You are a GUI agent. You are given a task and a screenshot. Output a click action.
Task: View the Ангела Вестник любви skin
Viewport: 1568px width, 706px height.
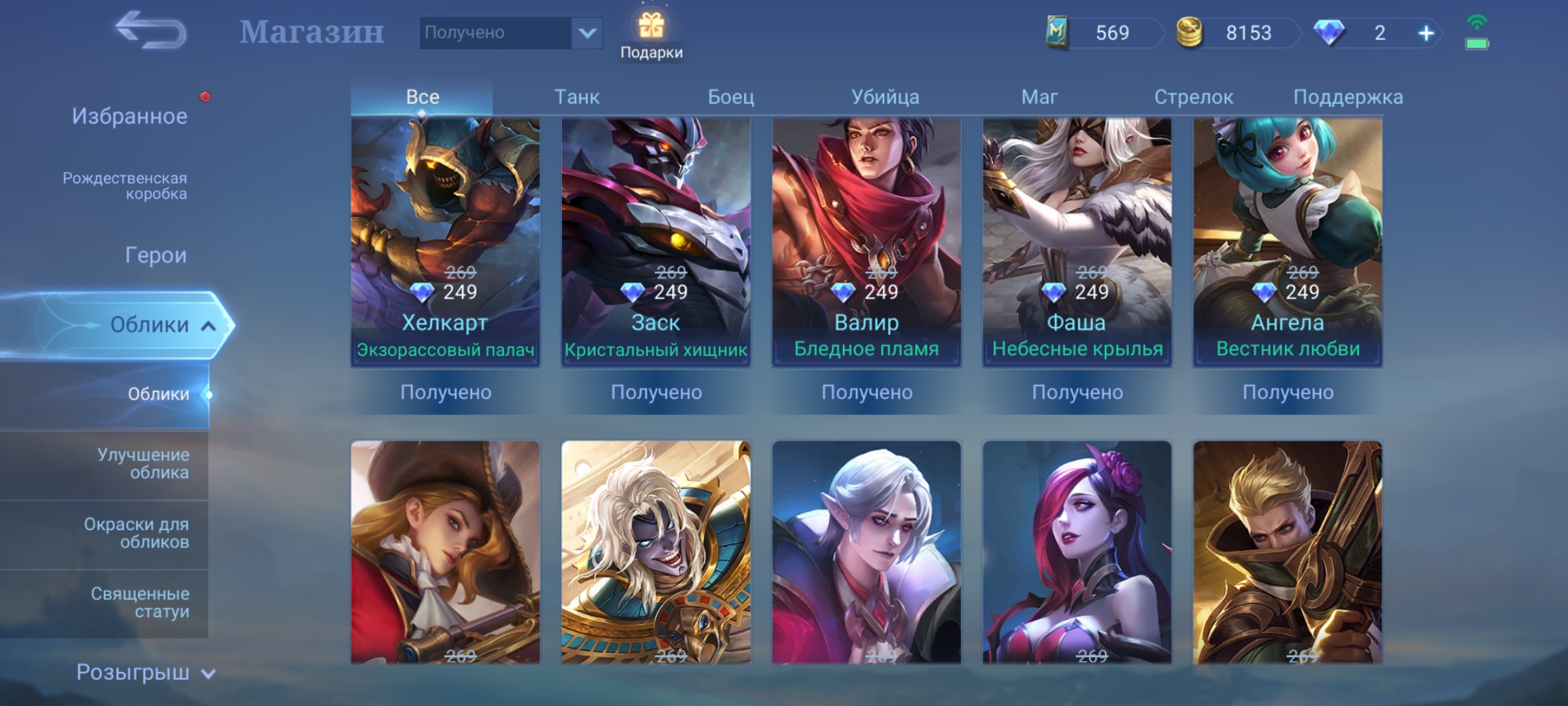[1288, 242]
